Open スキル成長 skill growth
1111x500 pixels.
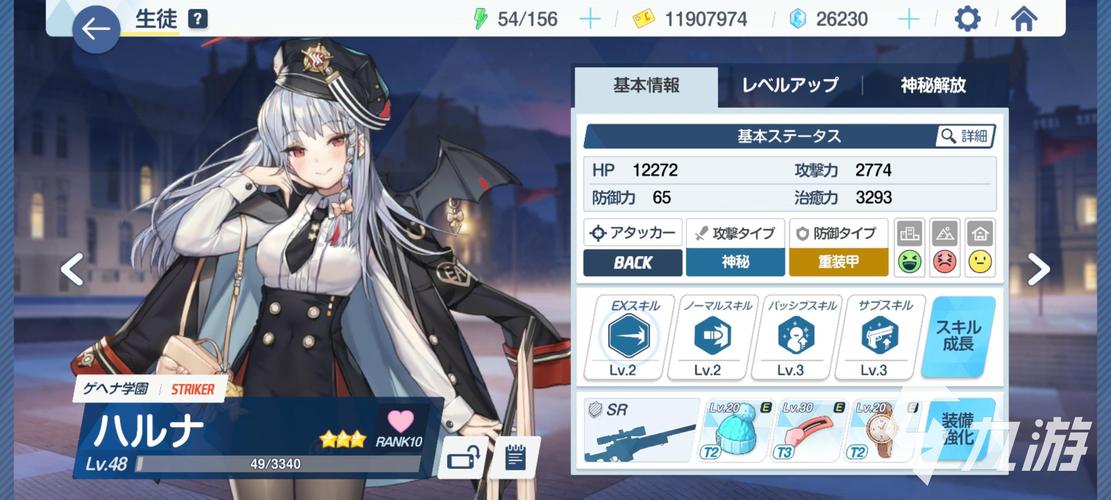(x=958, y=337)
